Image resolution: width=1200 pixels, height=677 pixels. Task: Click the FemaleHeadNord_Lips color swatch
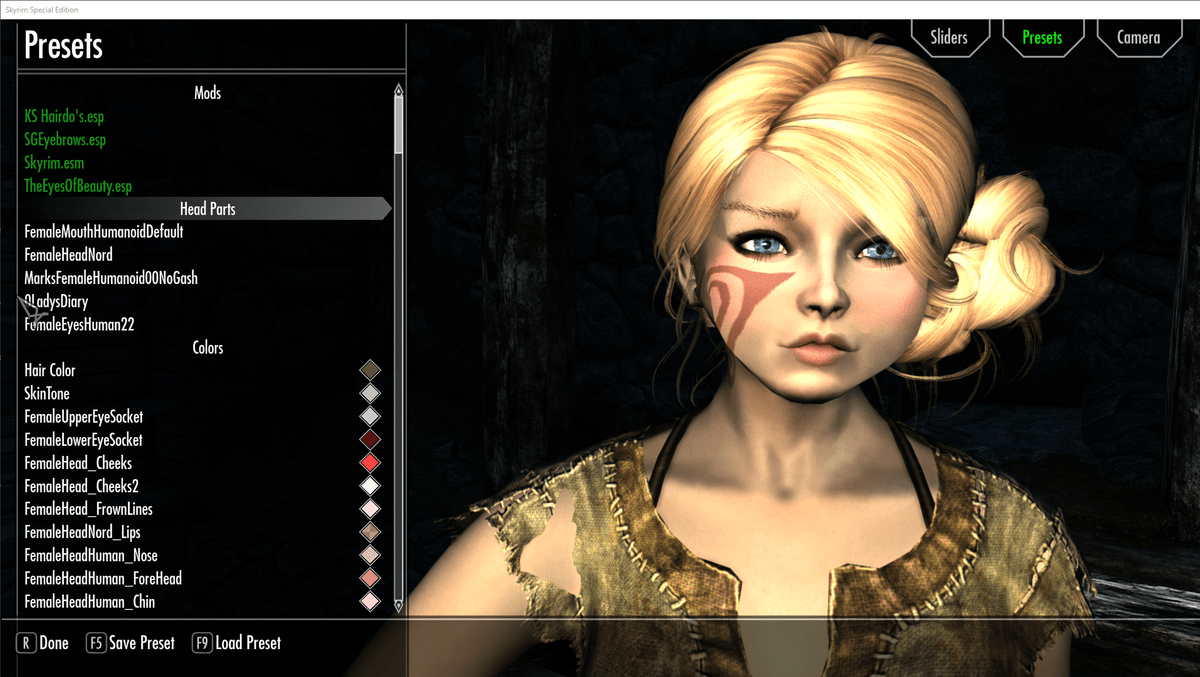370,532
